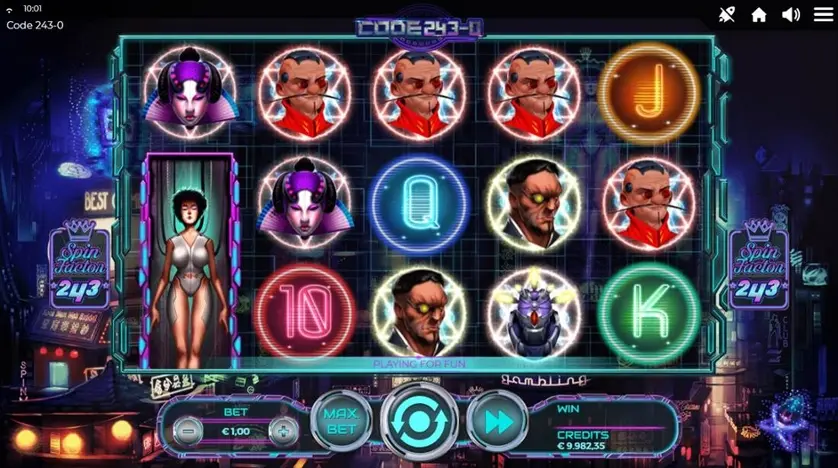Screen dimensions: 838x468
Task: Spin the reels with the circular arrows button
Action: pos(420,421)
